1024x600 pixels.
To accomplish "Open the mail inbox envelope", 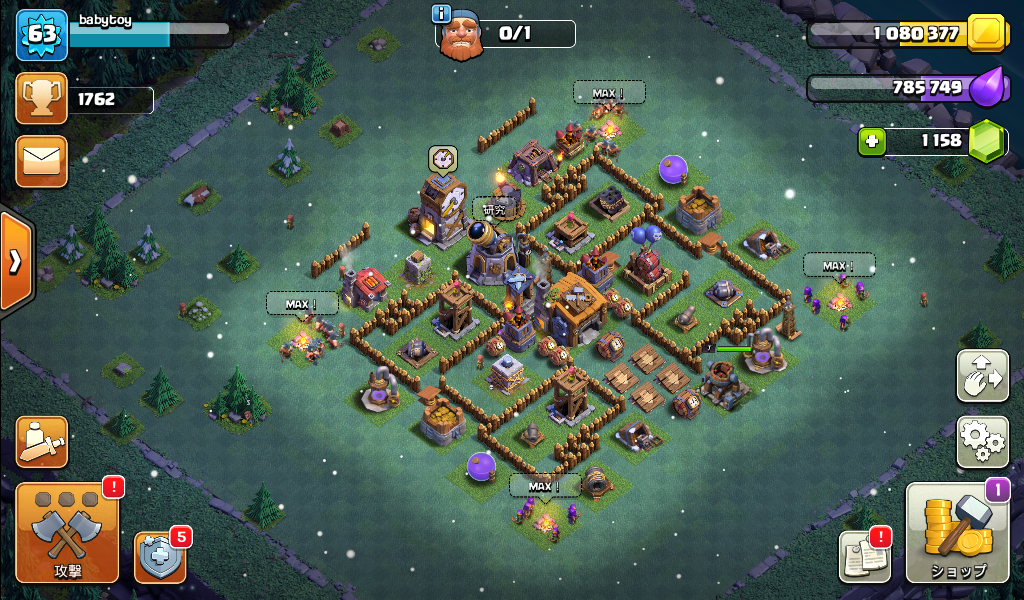I will 42,161.
